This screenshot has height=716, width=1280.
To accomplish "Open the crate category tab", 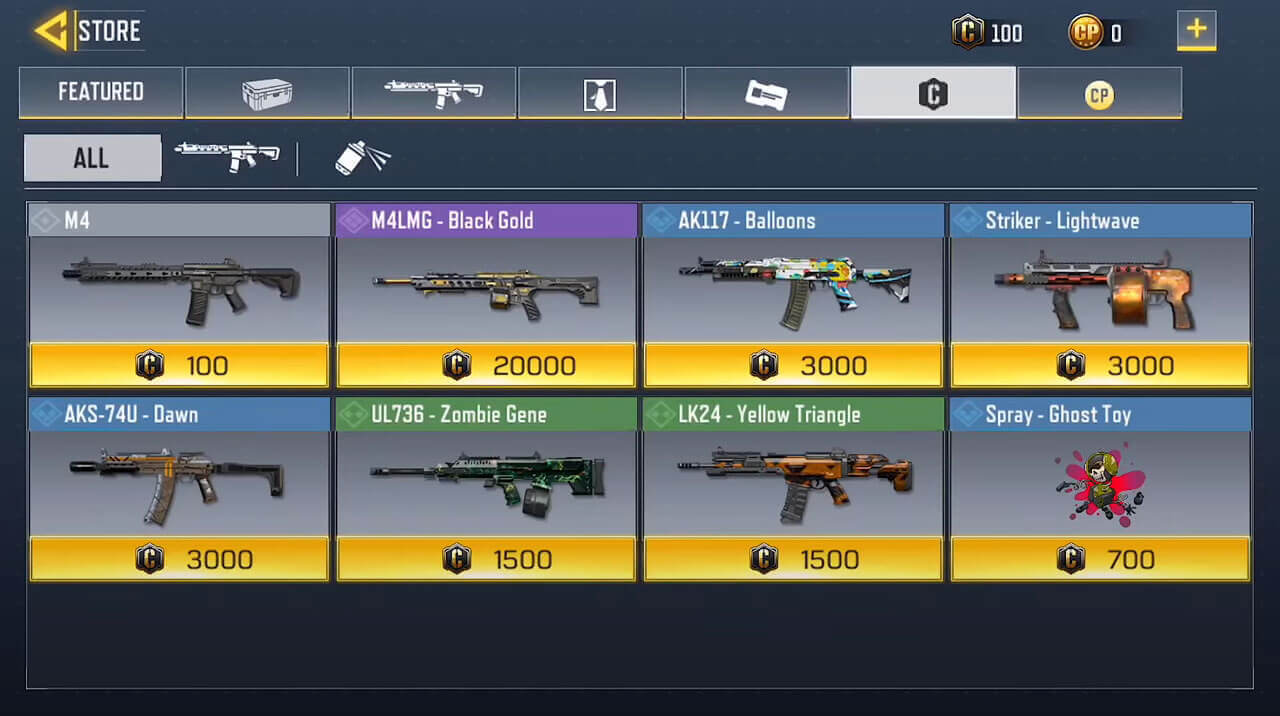I will [x=267, y=93].
